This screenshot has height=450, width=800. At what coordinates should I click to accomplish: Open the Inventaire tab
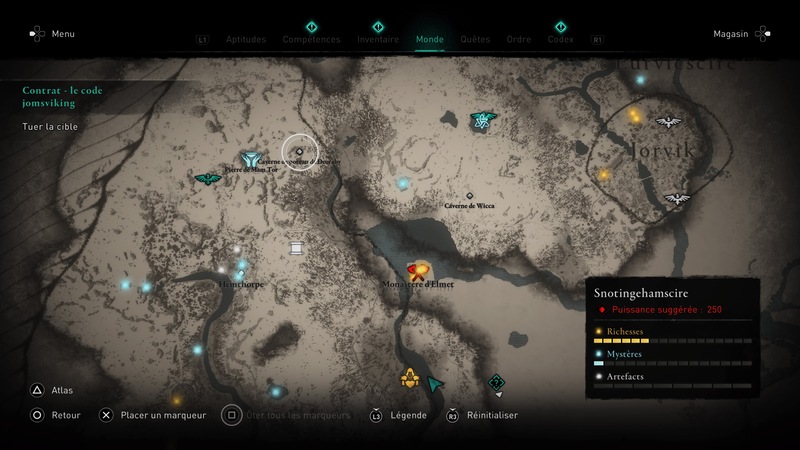tap(378, 40)
